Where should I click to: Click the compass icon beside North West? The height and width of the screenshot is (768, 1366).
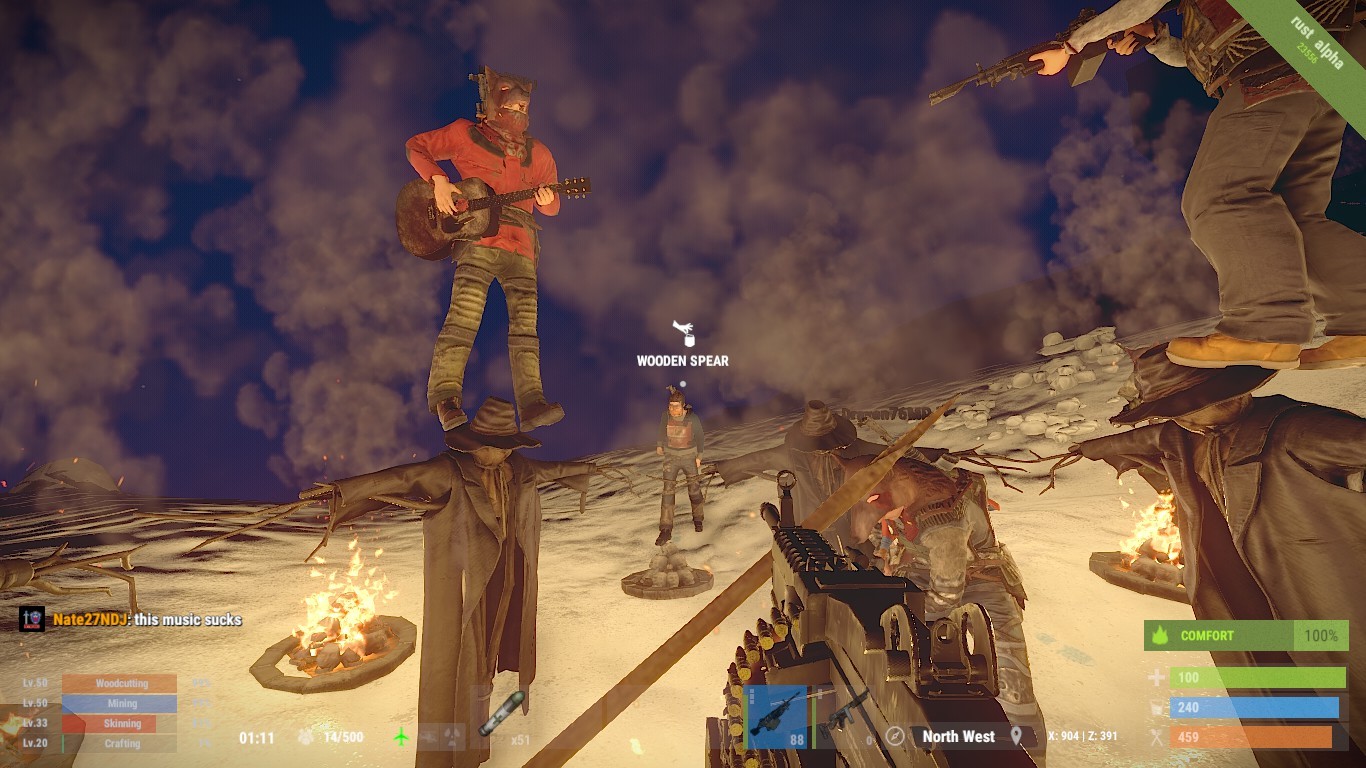(x=895, y=736)
